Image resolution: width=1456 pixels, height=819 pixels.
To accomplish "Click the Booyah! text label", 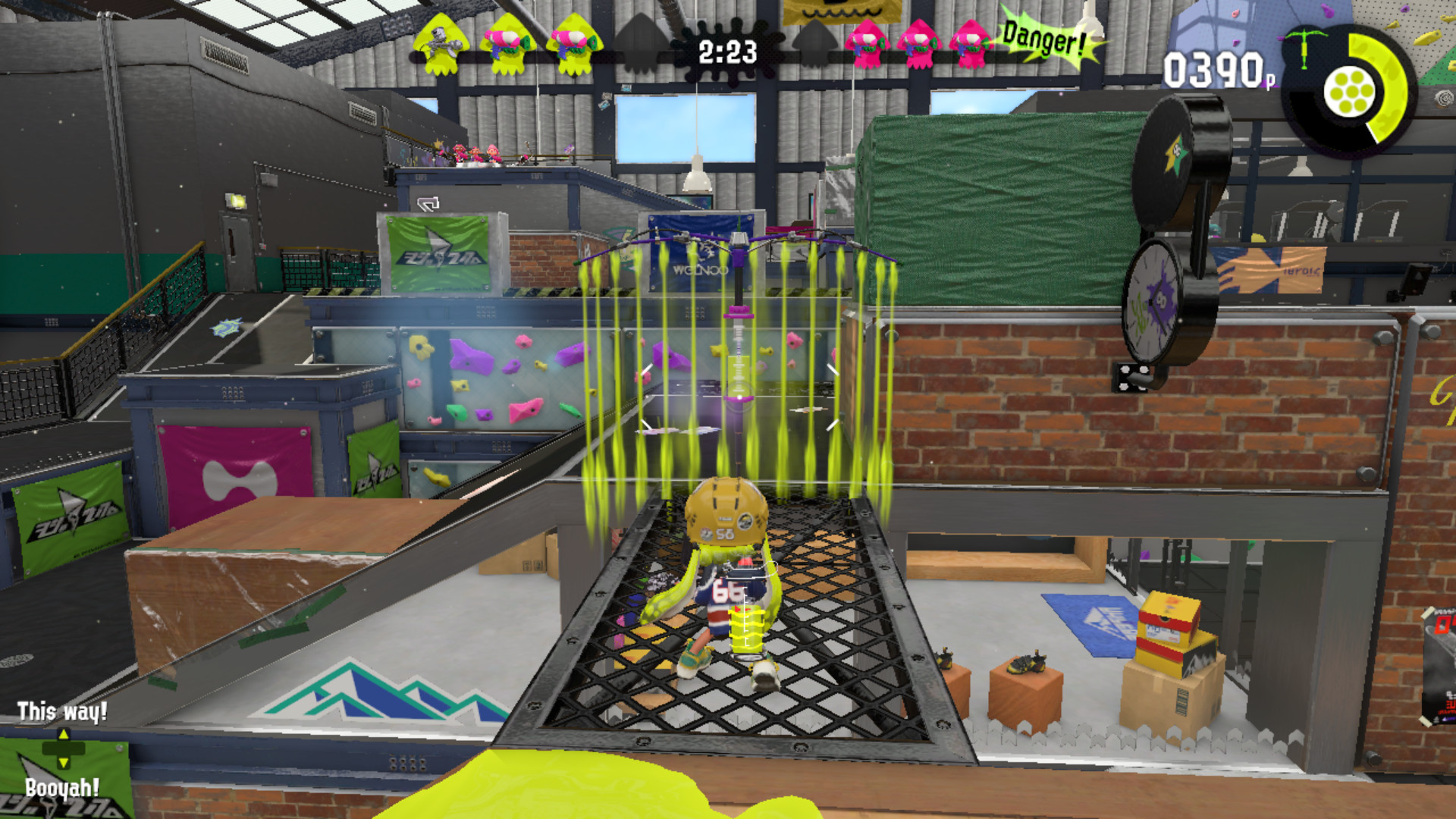I will (63, 788).
